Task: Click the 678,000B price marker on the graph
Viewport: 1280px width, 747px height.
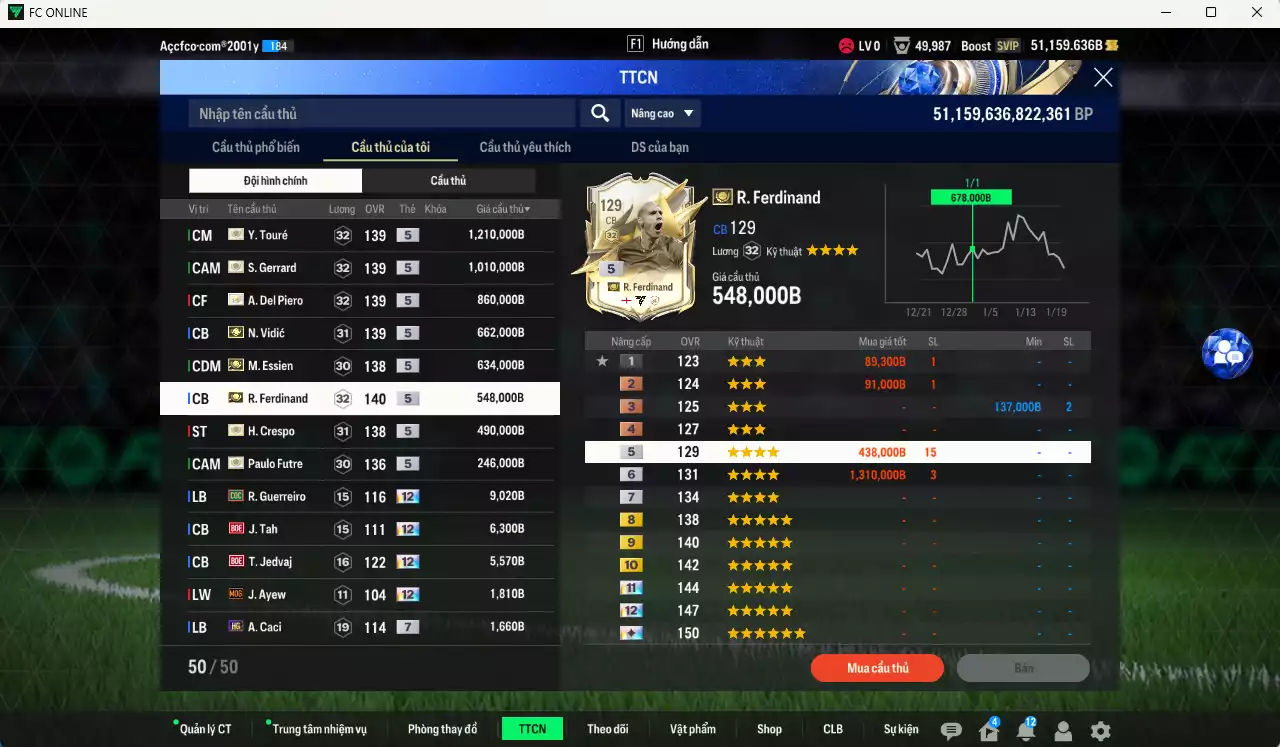Action: 971,197
